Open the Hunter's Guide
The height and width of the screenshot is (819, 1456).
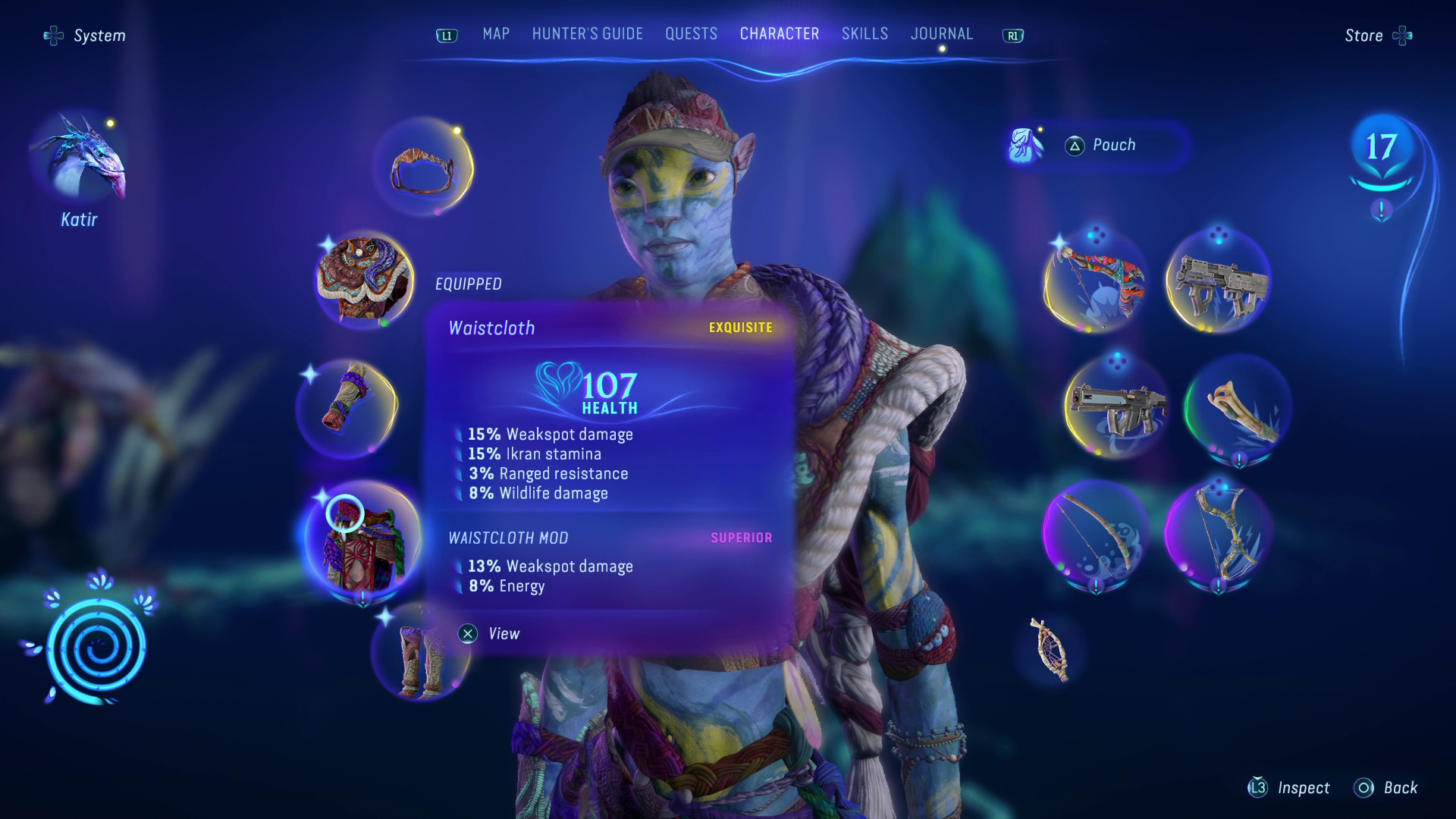click(x=586, y=33)
